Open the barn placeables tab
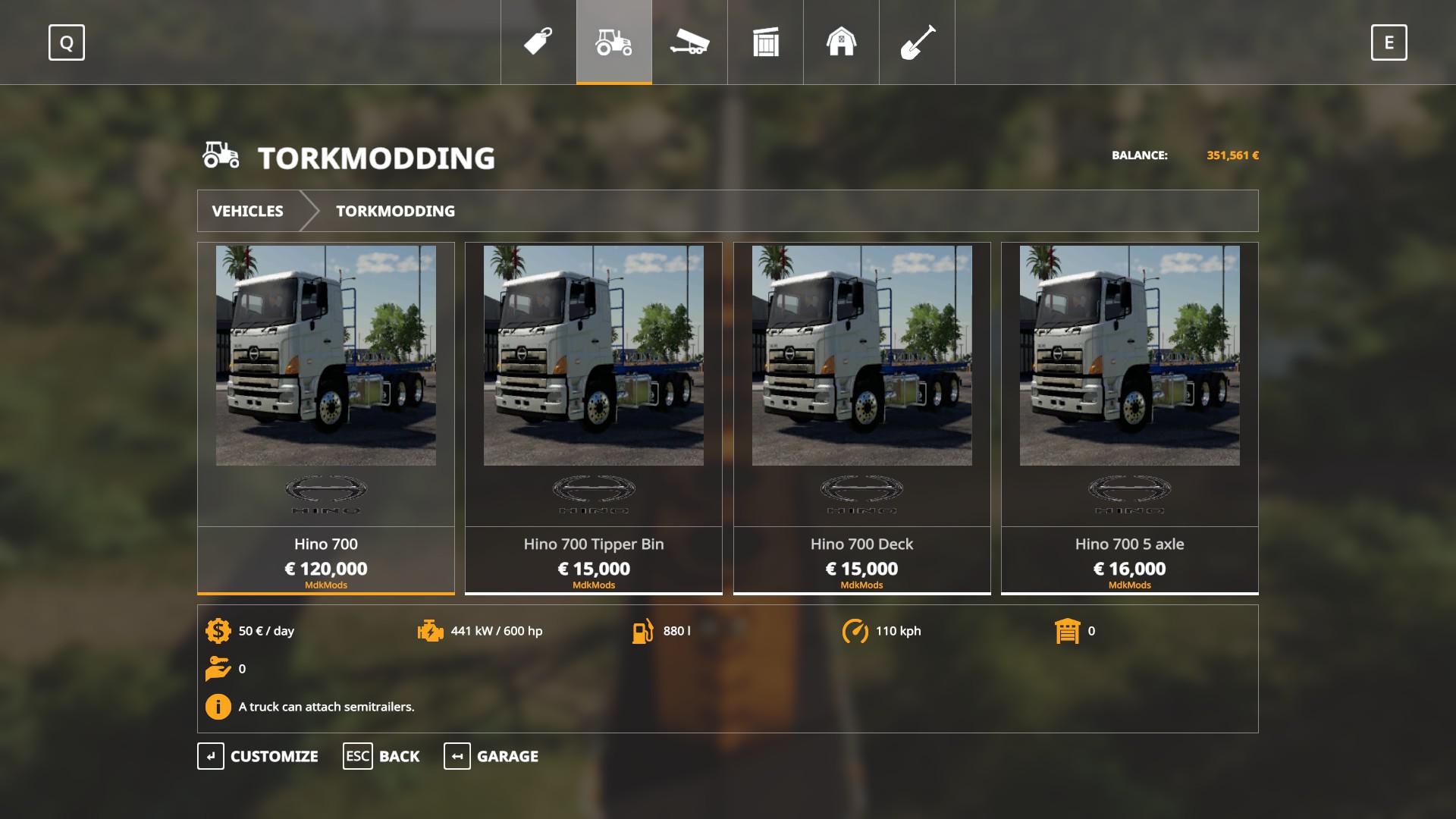1456x819 pixels. [x=841, y=42]
